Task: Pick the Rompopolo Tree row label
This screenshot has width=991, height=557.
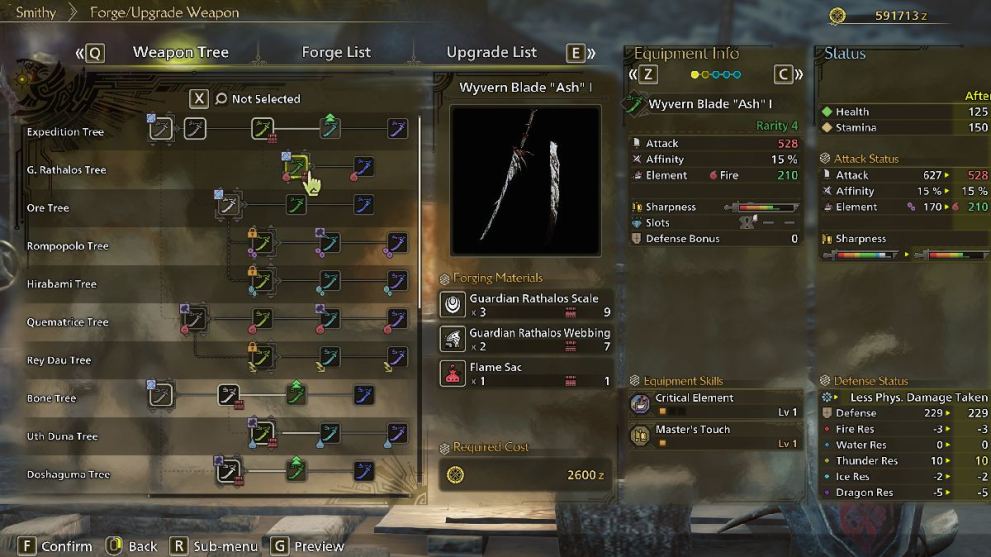Action: click(67, 246)
